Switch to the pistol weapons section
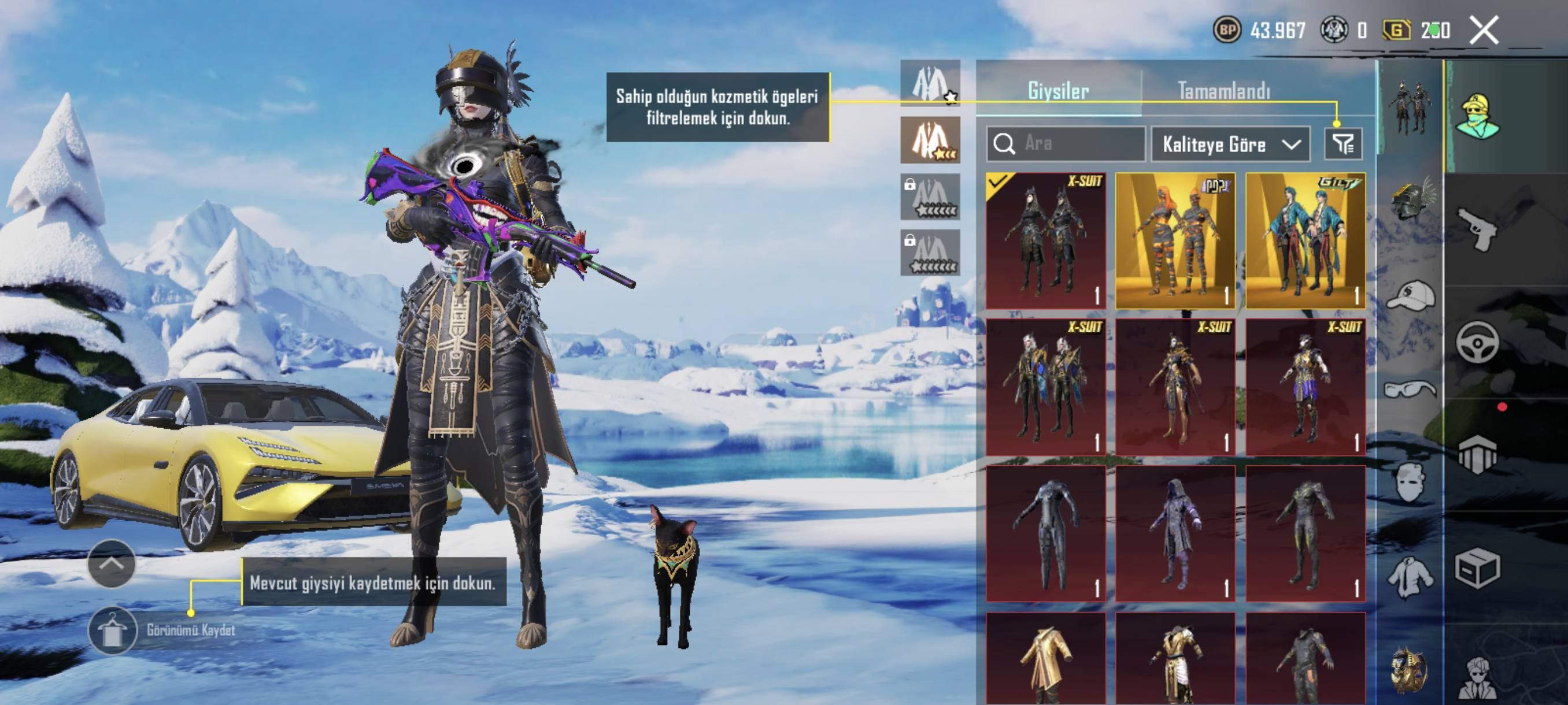This screenshot has width=1568, height=705. pyautogui.click(x=1478, y=228)
